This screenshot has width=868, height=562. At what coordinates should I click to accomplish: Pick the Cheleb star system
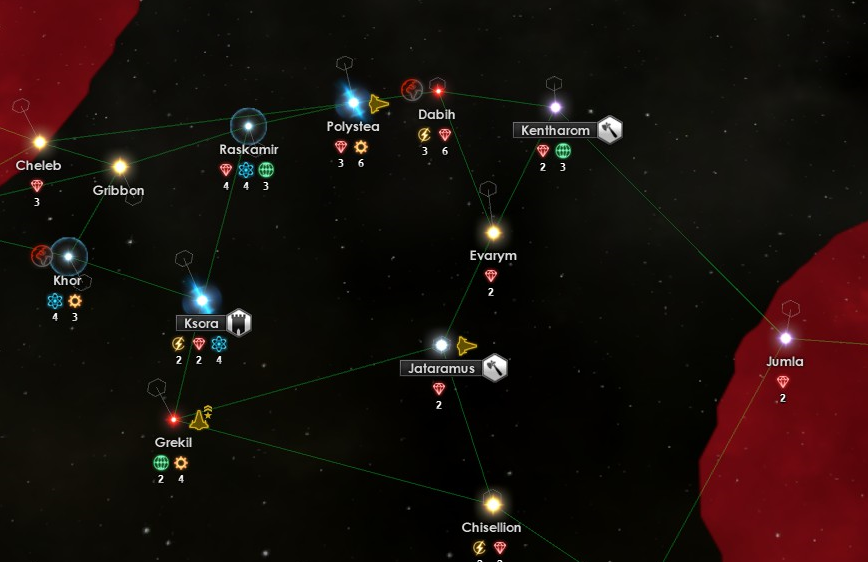tap(40, 142)
